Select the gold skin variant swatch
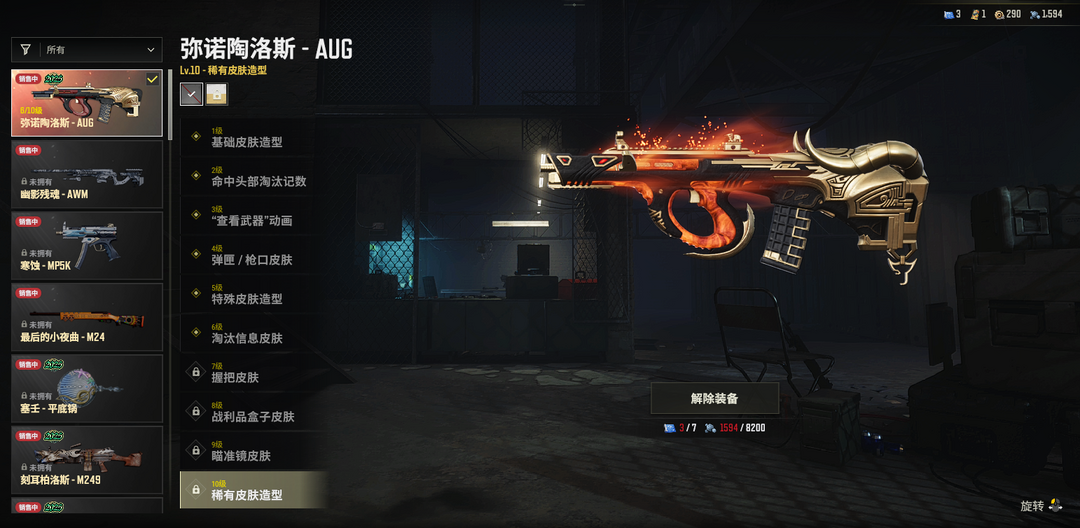Screen dimensions: 1080x528 pos(216,94)
